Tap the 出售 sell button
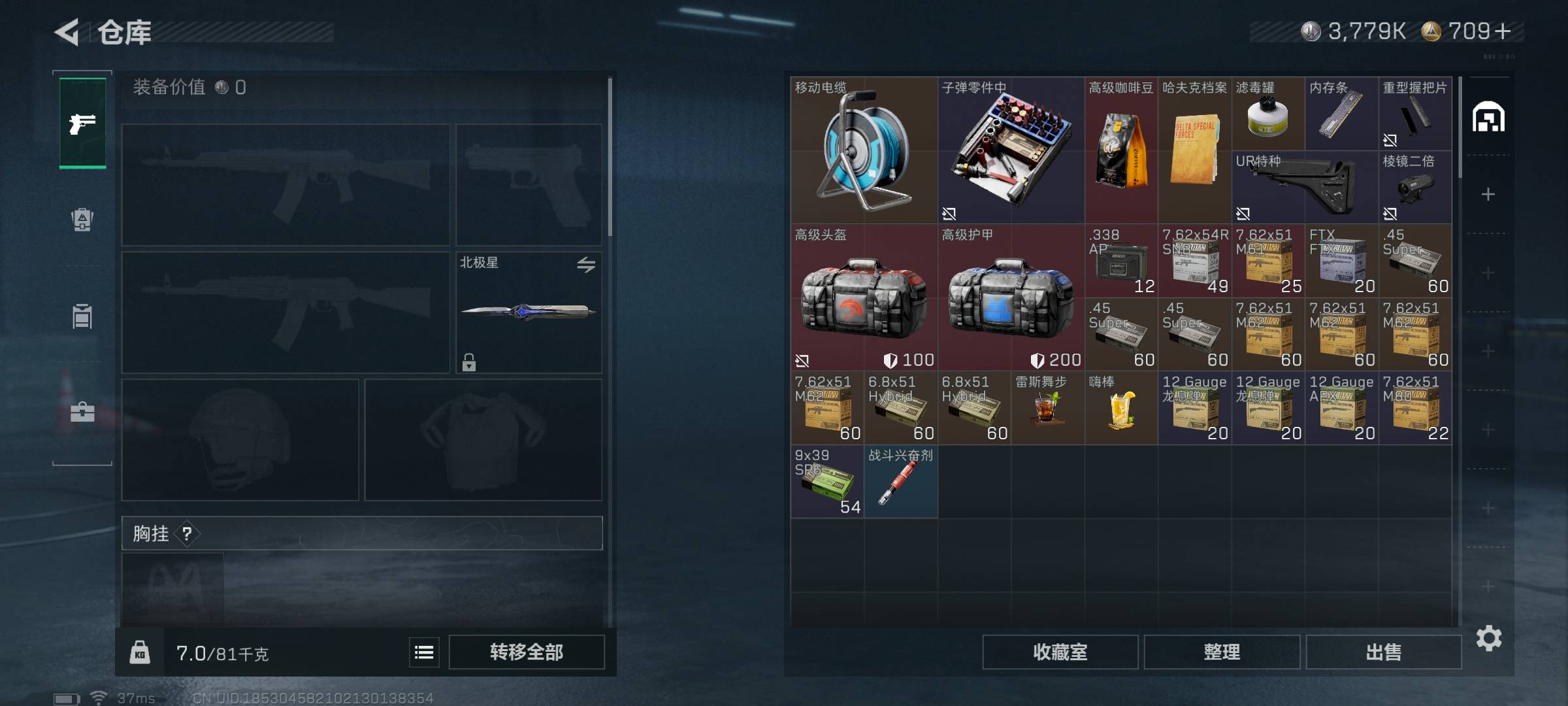This screenshot has width=1568, height=706. pyautogui.click(x=1383, y=652)
